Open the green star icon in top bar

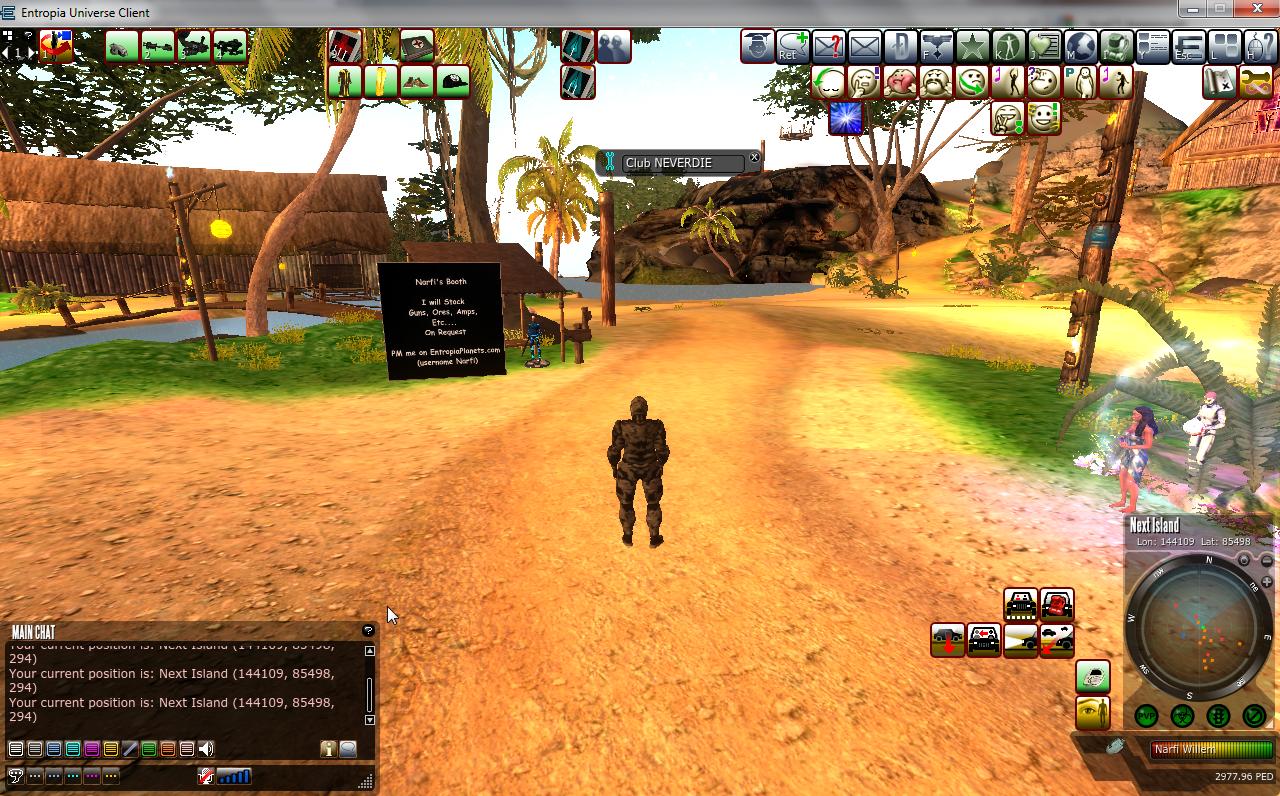pos(971,46)
